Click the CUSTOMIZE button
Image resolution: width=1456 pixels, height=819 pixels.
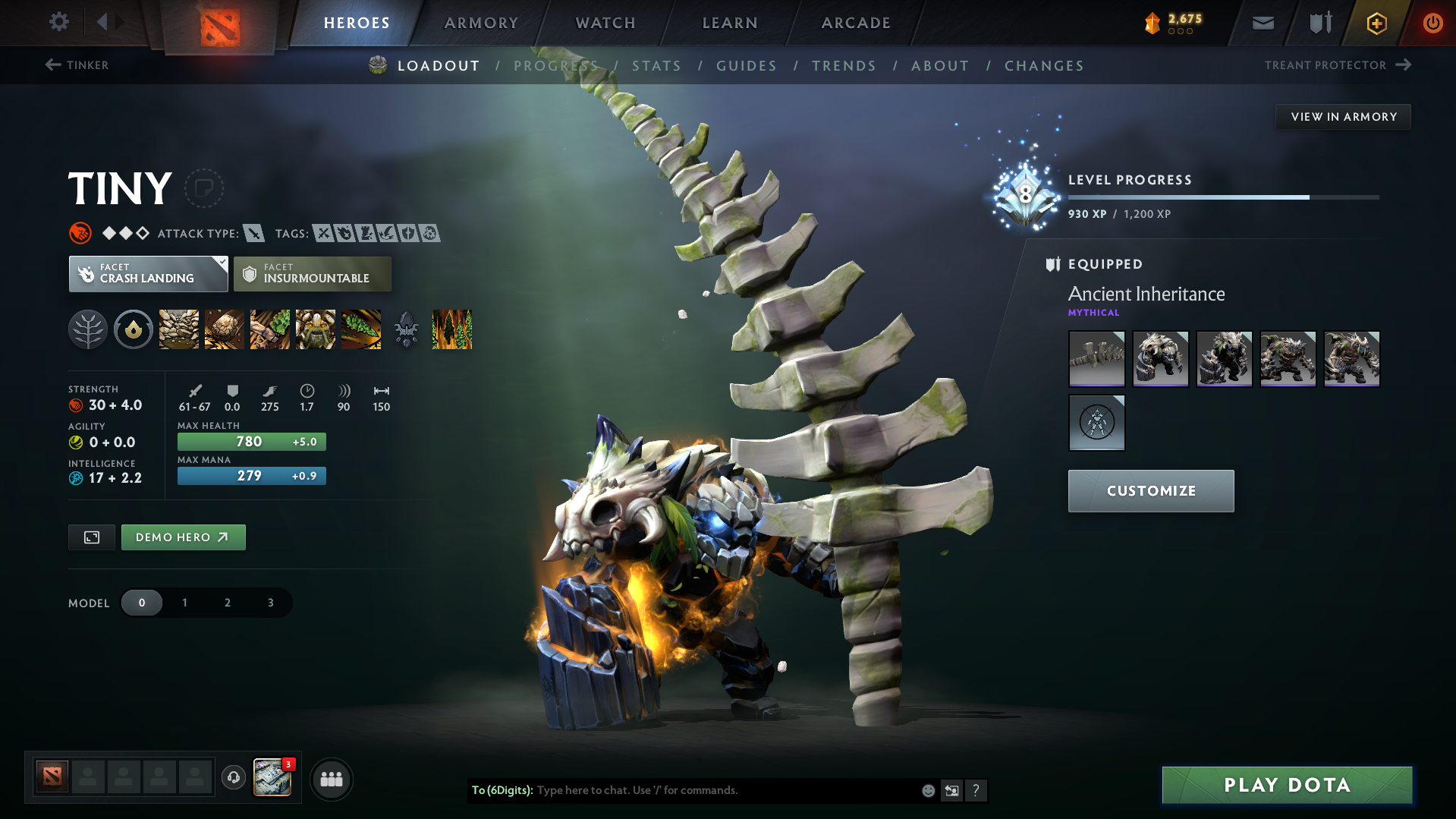1150,490
